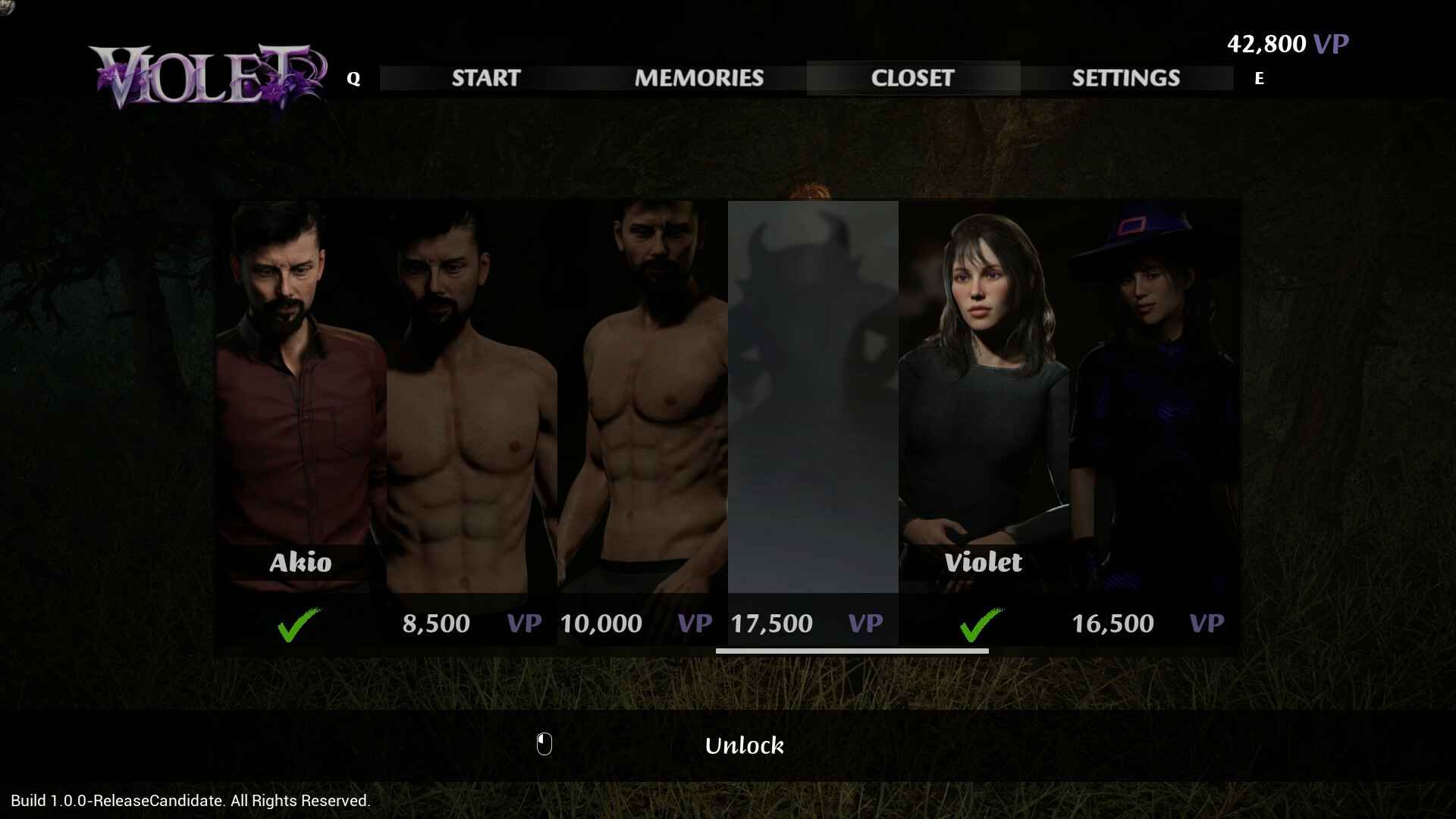Click the selection underline beneath the locked character
The width and height of the screenshot is (1456, 819).
point(854,651)
